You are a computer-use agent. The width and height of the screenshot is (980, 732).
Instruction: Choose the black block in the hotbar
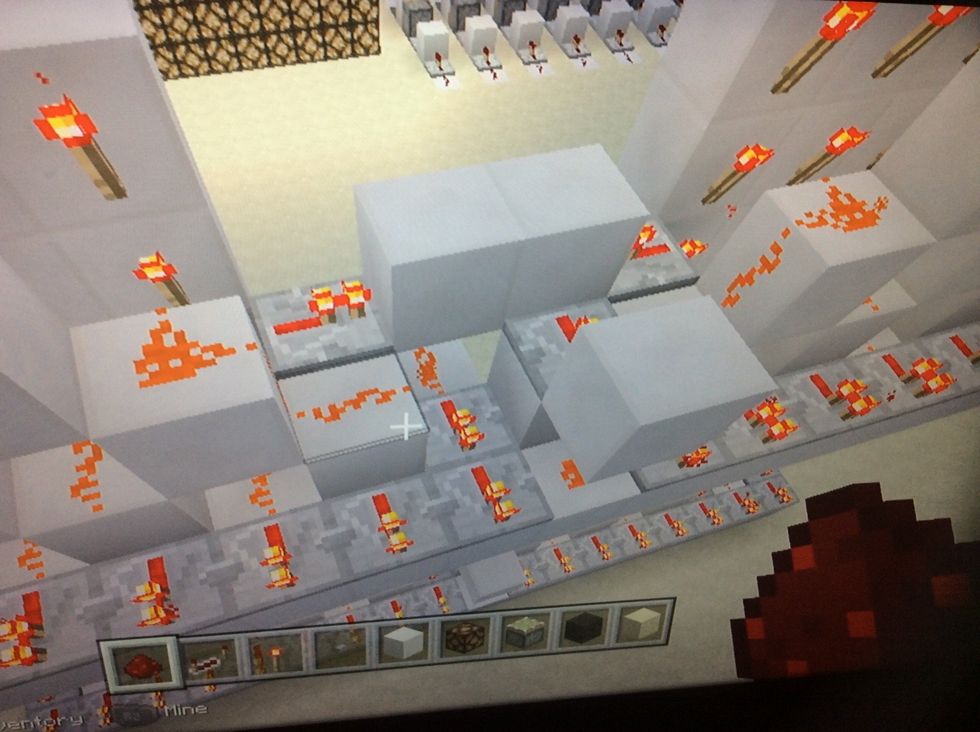point(585,630)
